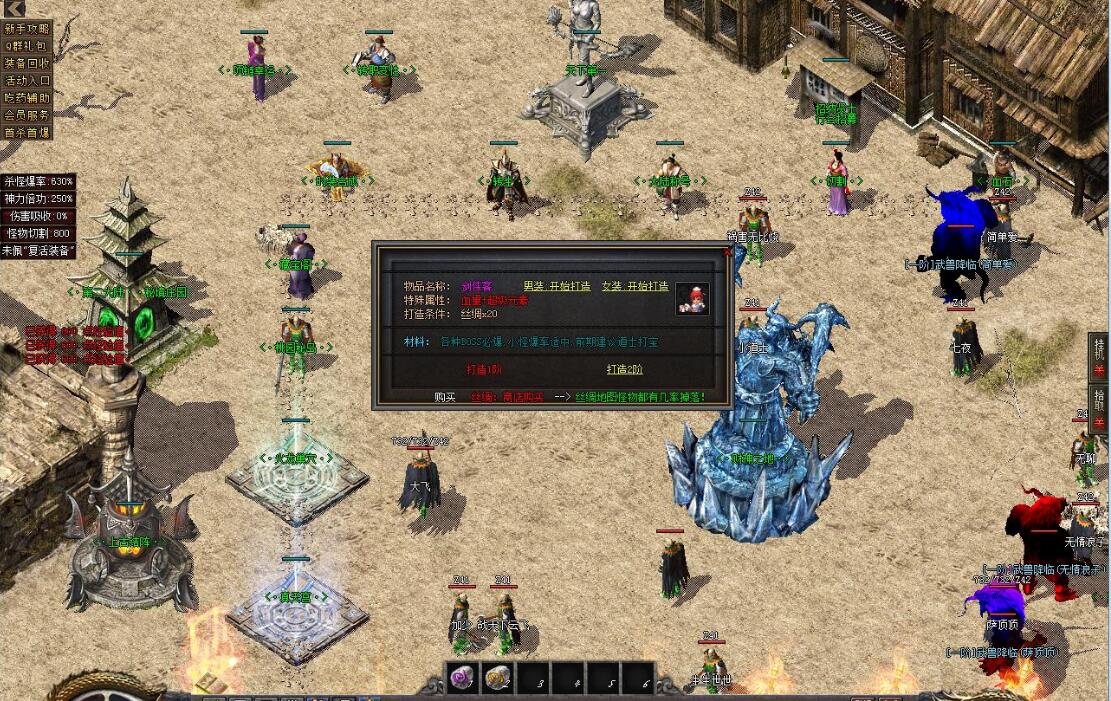Use the purple scroll in hotbar slot 1
The height and width of the screenshot is (701, 1111).
tap(461, 678)
